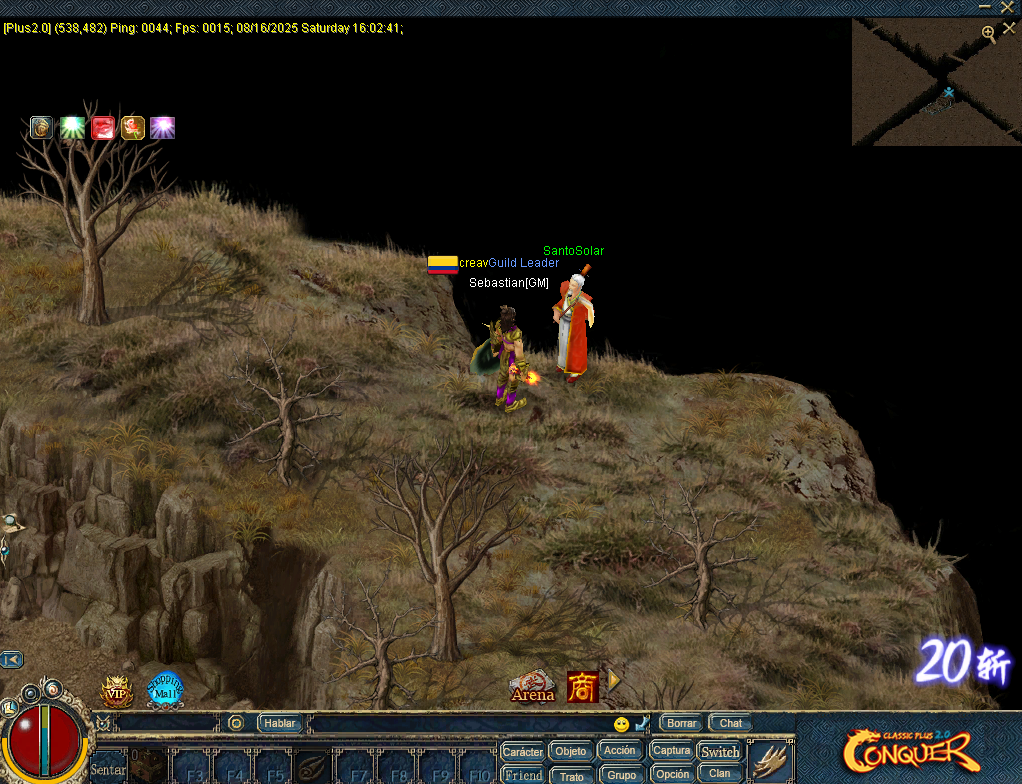Screen dimensions: 1022x784
Task: Open the Trato trade button
Action: [571, 775]
